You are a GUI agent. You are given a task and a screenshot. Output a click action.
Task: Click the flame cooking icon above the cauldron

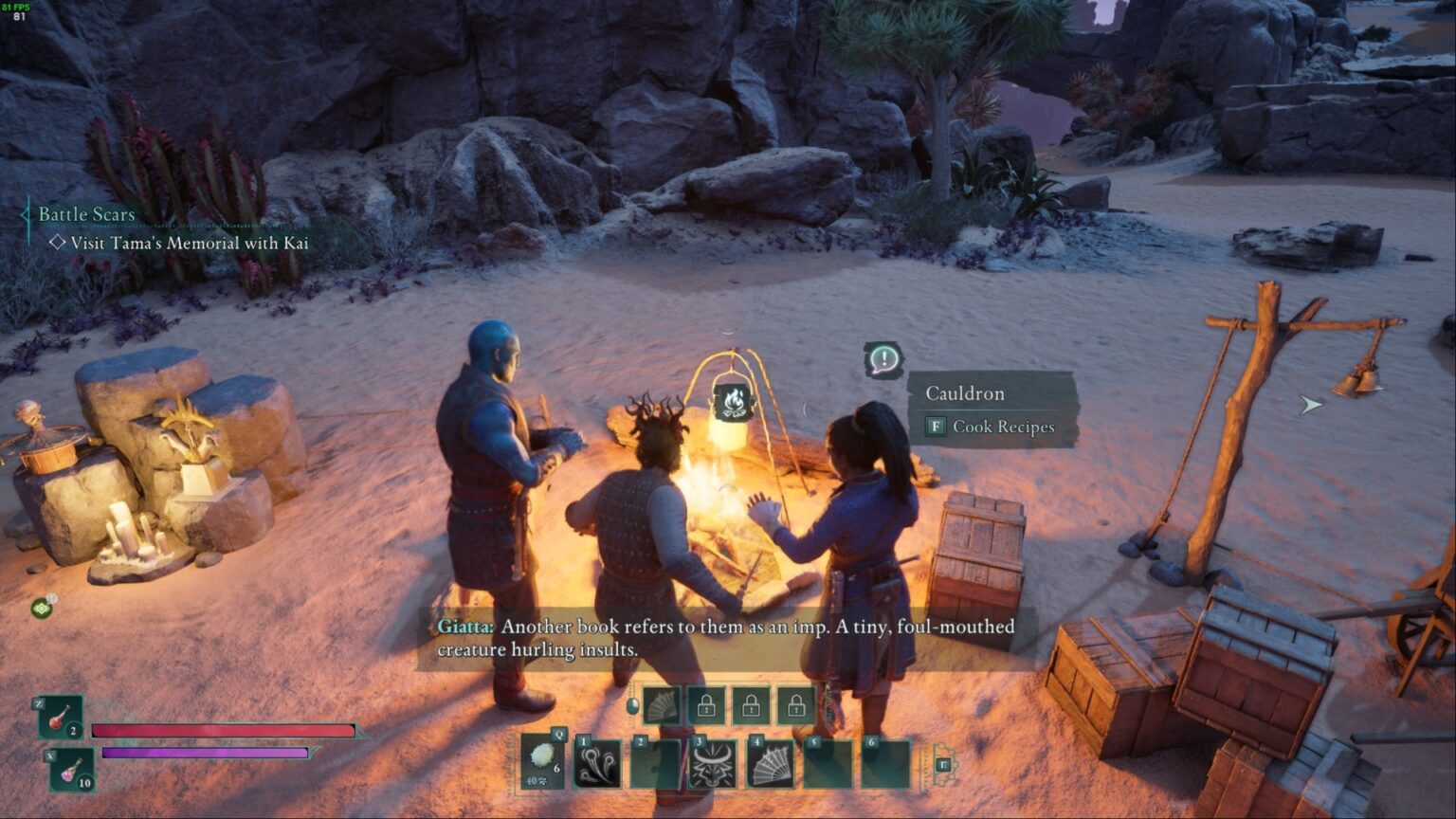pos(733,402)
